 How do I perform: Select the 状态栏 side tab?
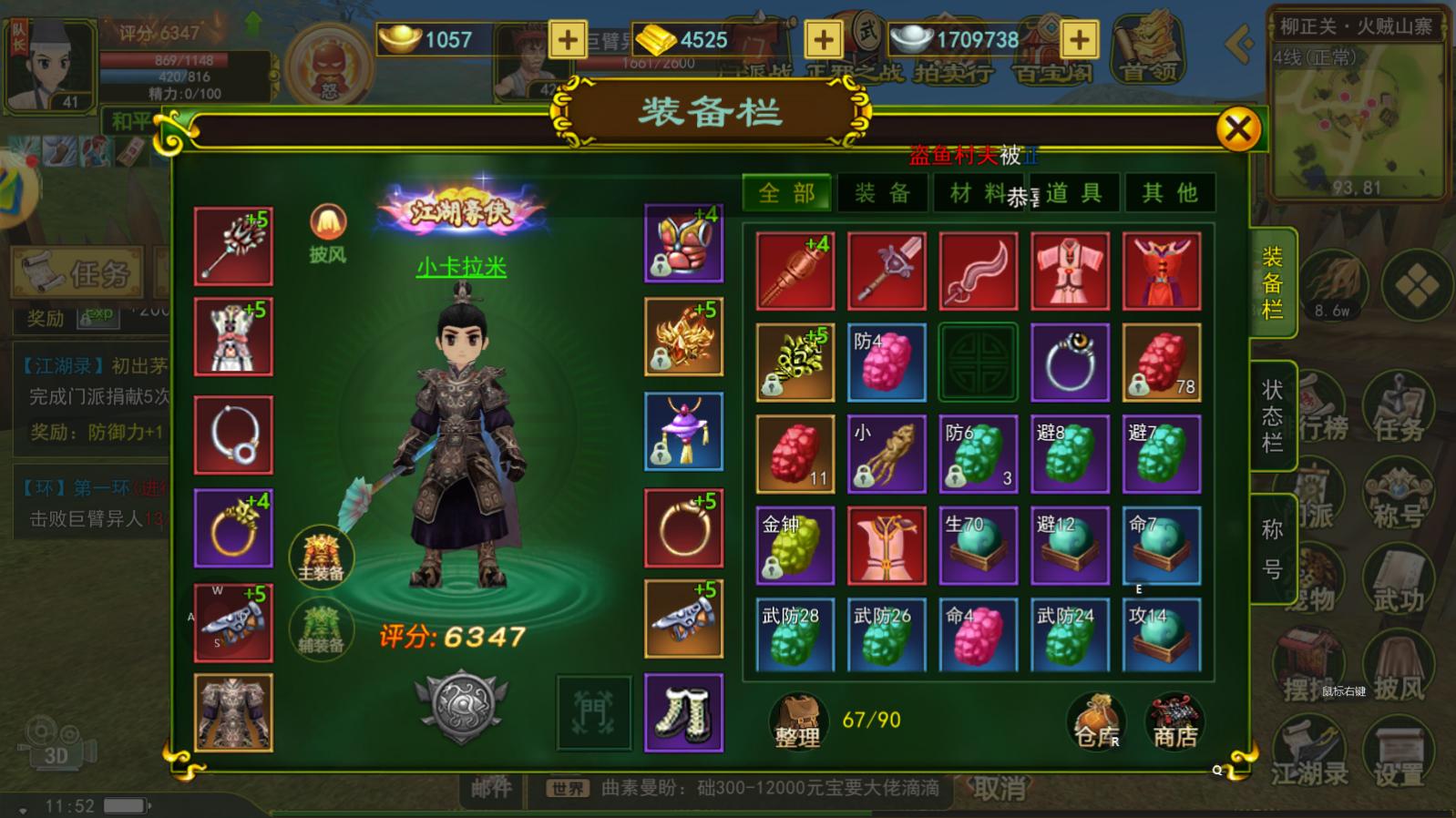pyautogui.click(x=1272, y=416)
